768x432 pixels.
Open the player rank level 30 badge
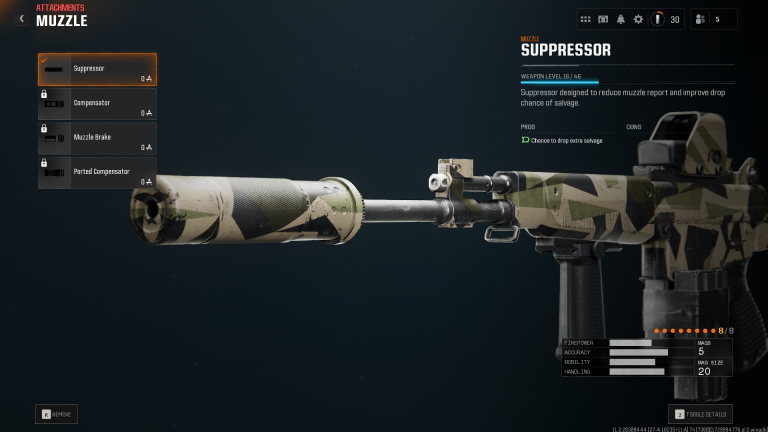[x=666, y=19]
